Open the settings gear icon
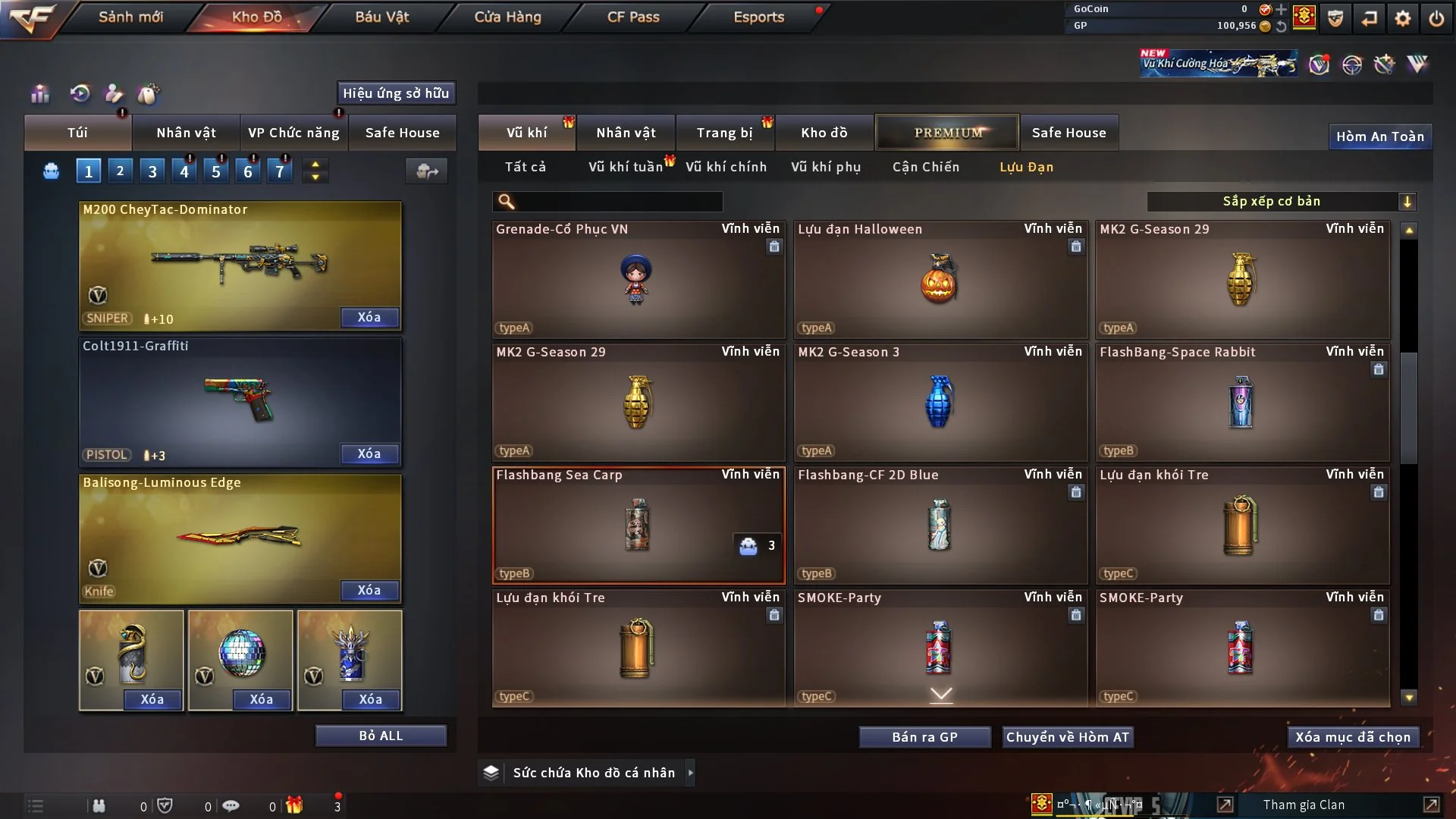Image resolution: width=1456 pixels, height=819 pixels. 1403,18
